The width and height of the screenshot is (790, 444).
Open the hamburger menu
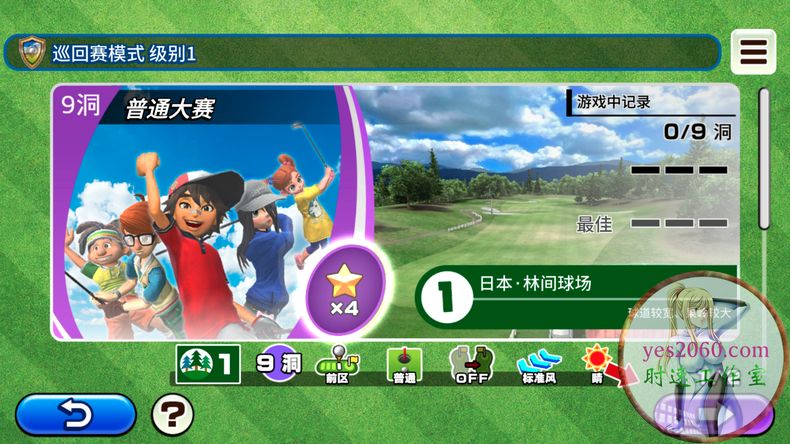752,52
